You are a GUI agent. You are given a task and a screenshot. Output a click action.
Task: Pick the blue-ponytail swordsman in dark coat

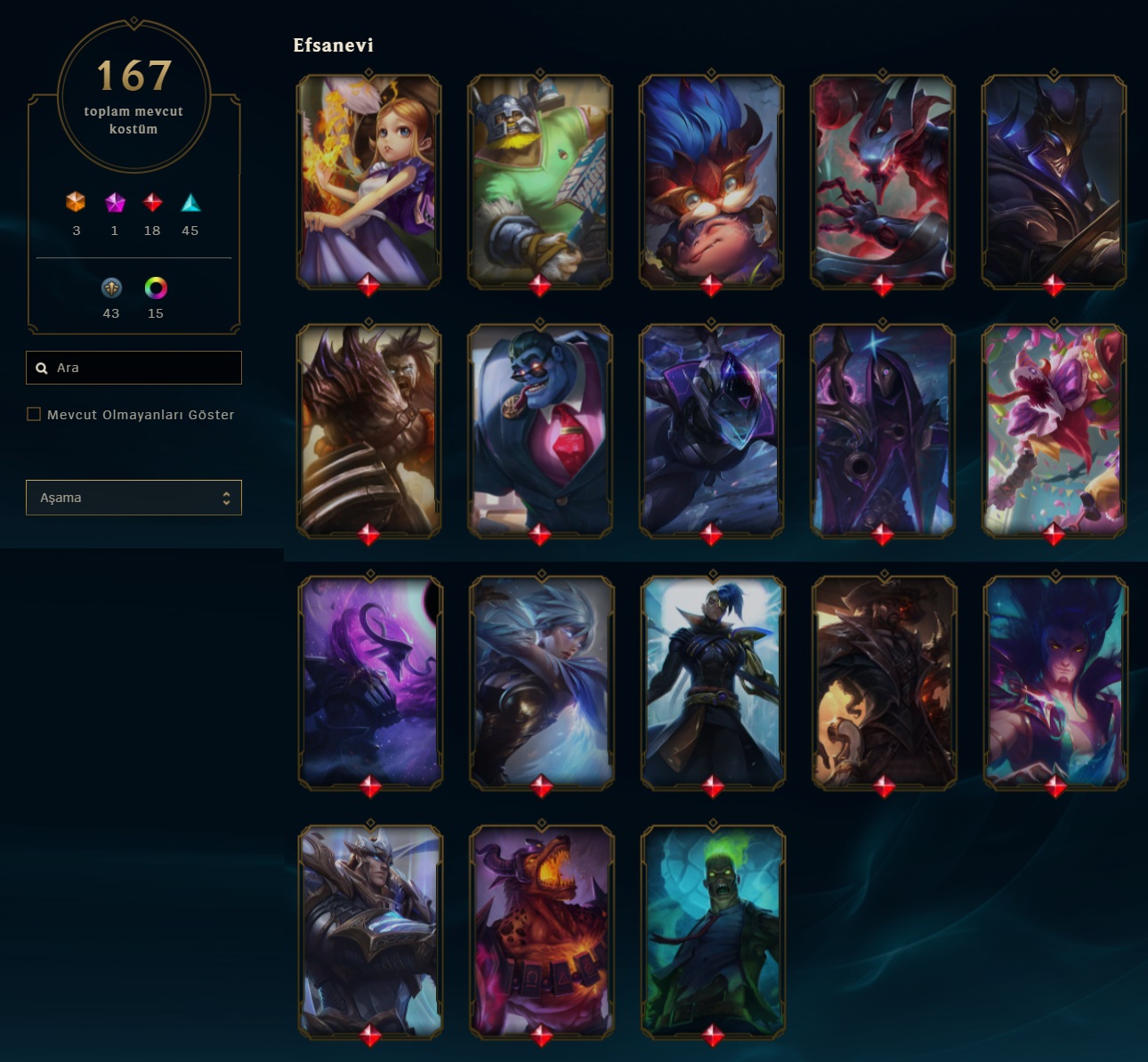pyautogui.click(x=713, y=682)
